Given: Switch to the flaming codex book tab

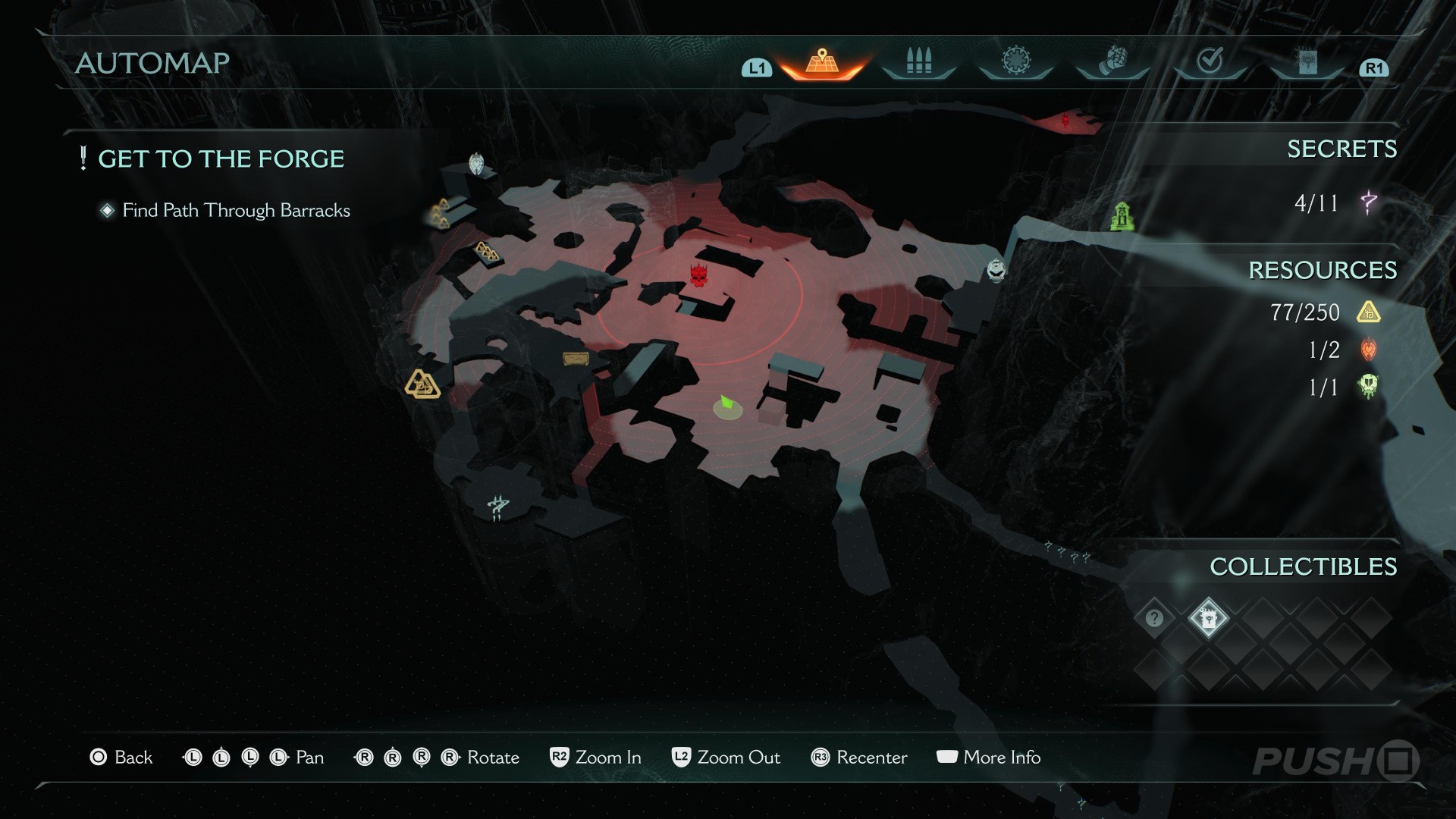Looking at the screenshot, I should click(x=1307, y=63).
